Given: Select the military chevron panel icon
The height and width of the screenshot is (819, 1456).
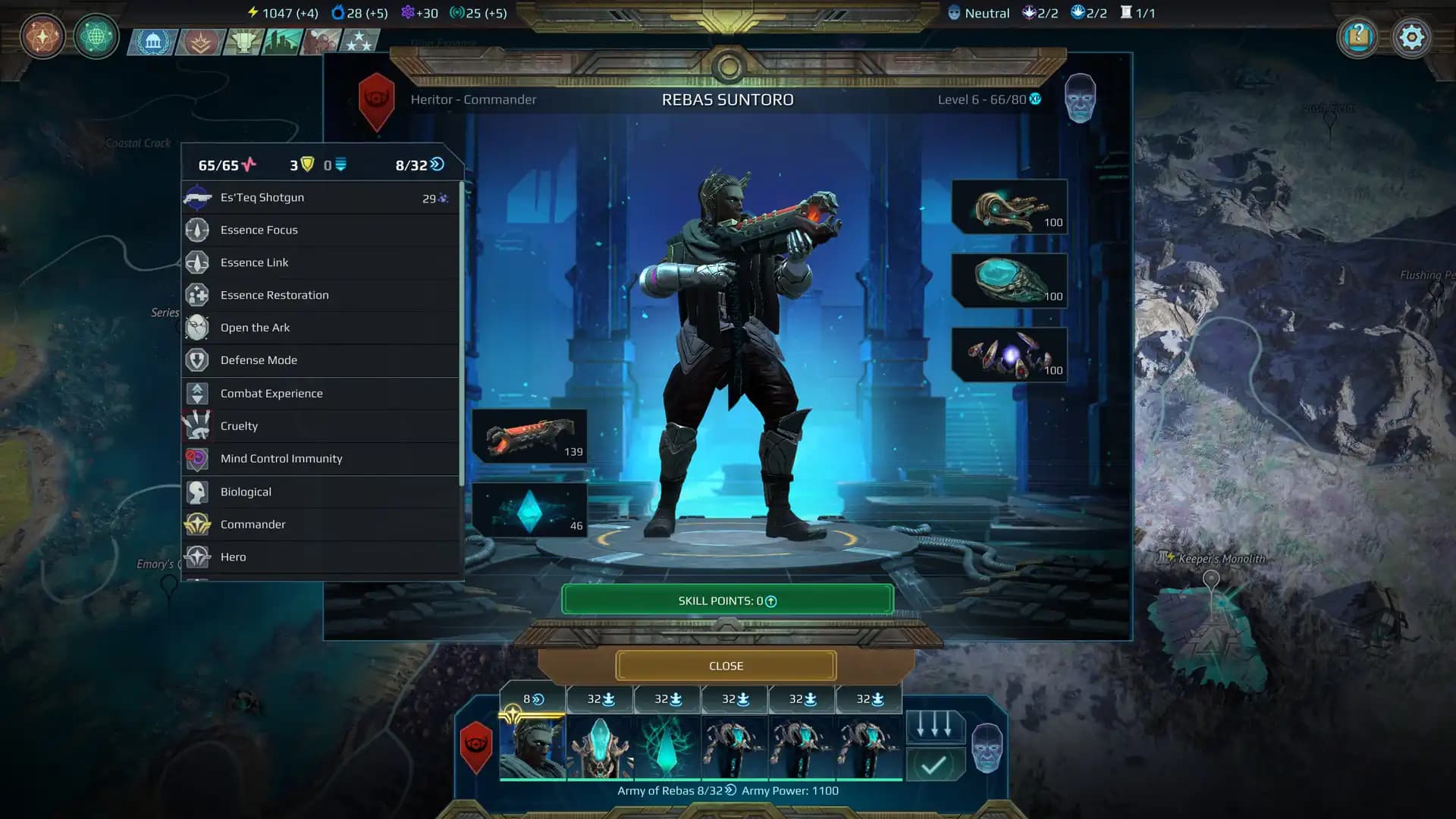Looking at the screenshot, I should [x=201, y=42].
